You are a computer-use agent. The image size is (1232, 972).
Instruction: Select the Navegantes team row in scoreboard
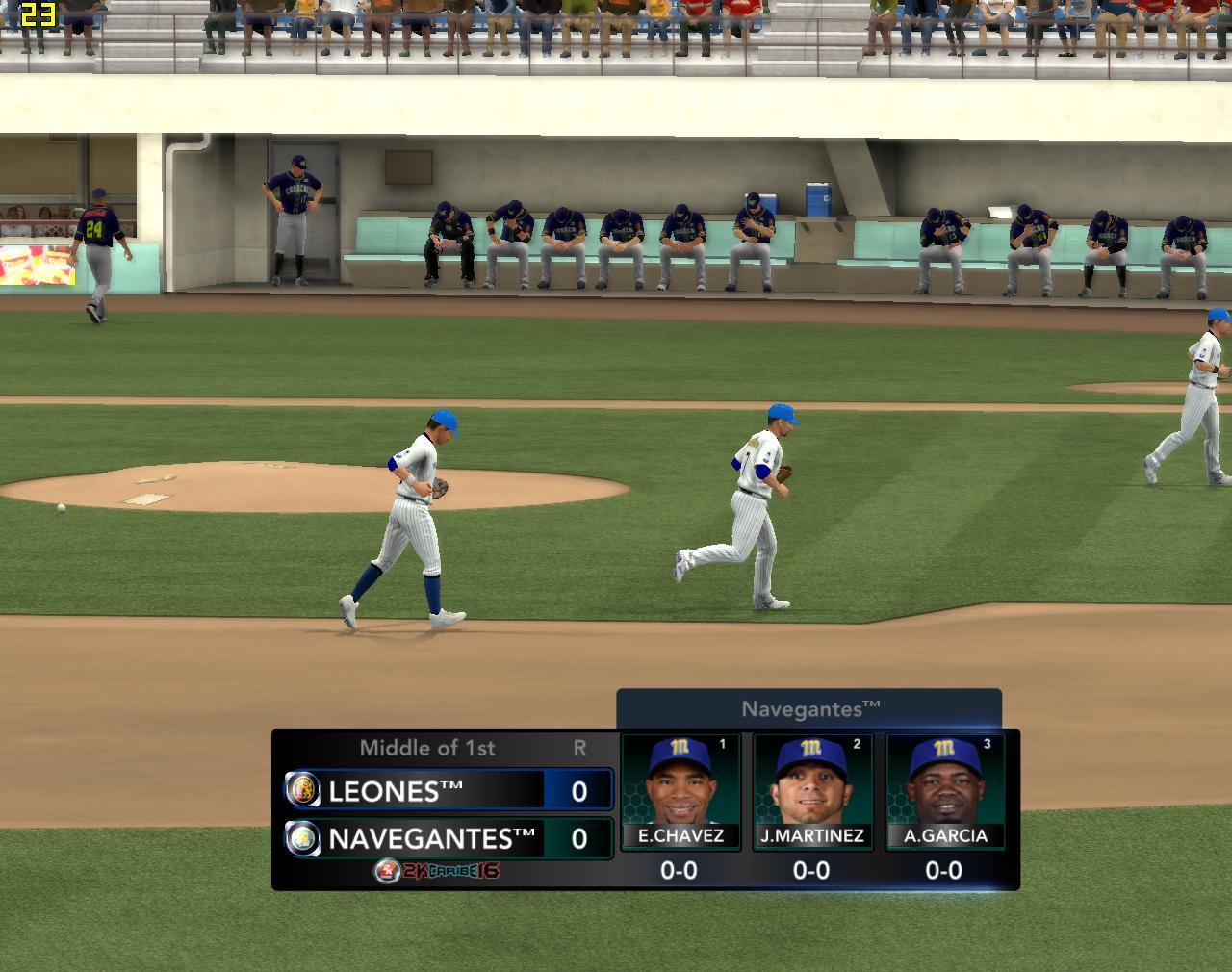pyautogui.click(x=449, y=838)
